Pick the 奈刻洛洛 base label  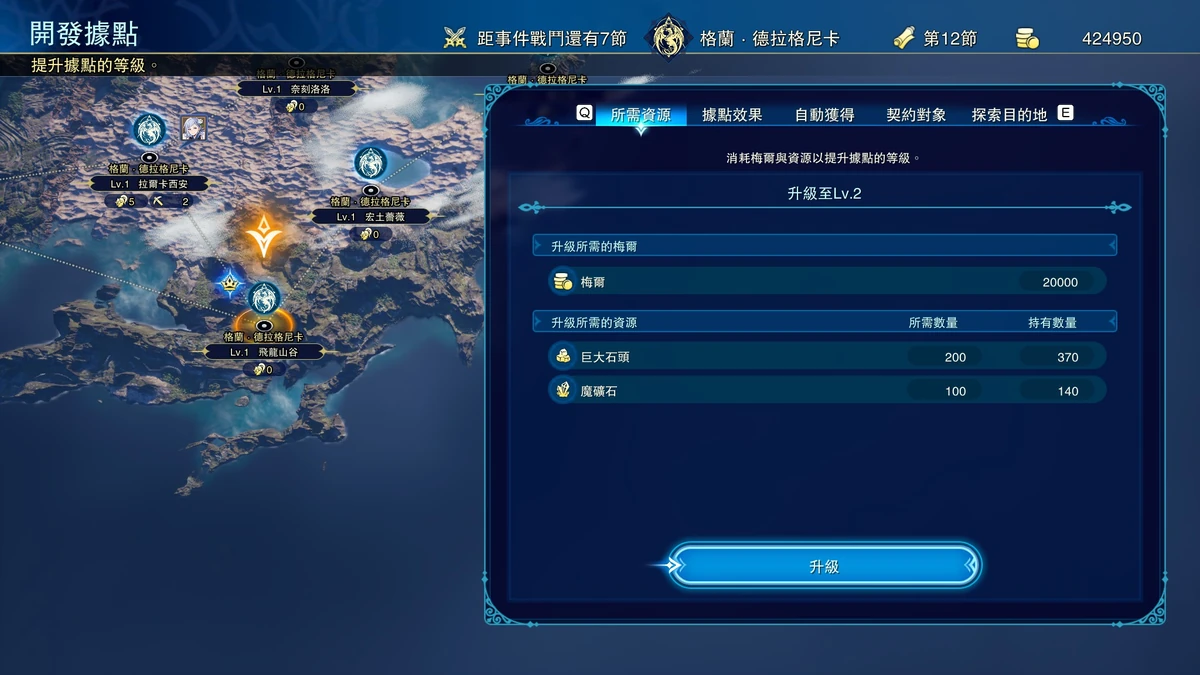click(297, 89)
